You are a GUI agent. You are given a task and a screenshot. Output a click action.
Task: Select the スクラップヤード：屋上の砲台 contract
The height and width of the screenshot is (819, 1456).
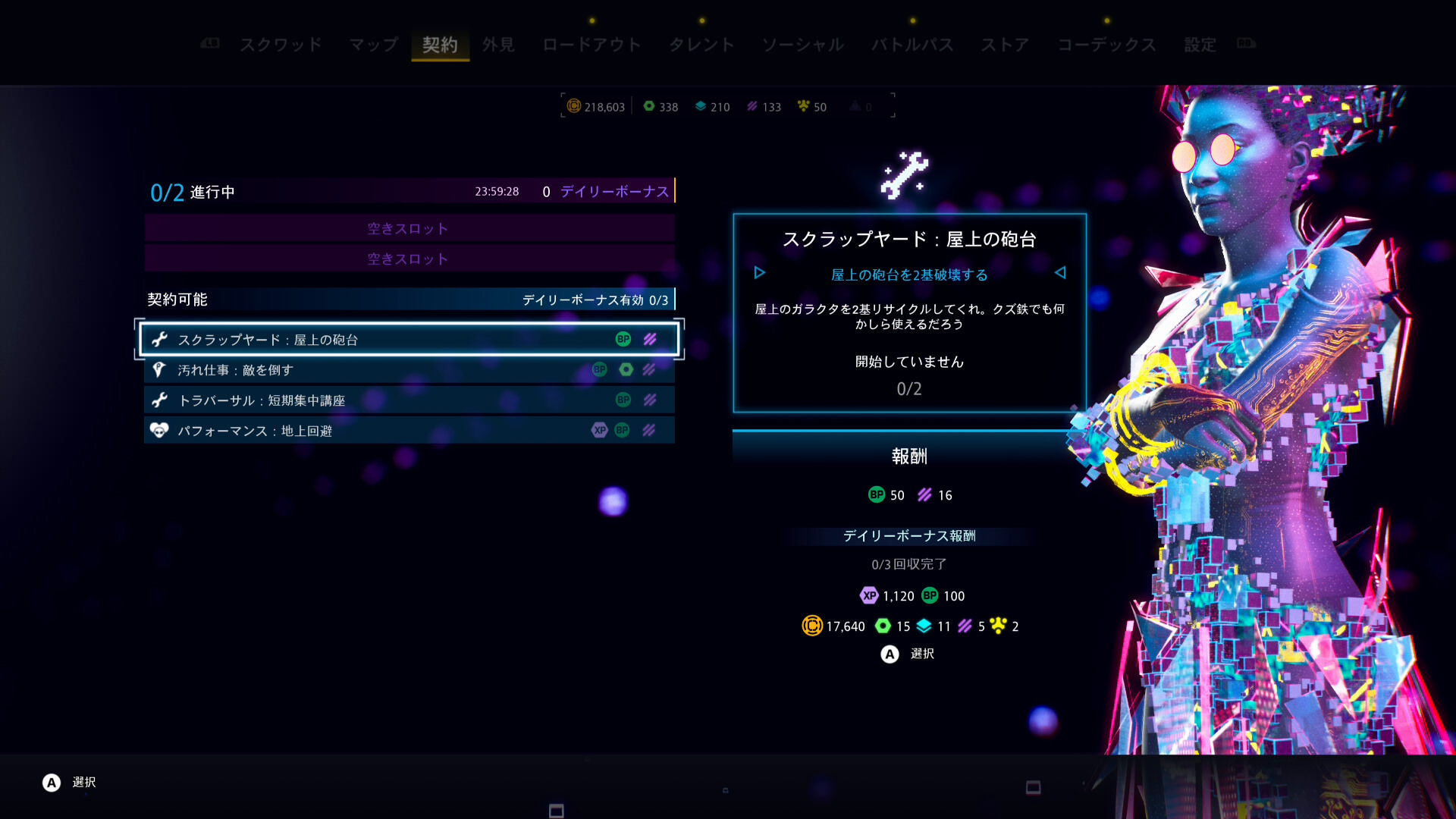[409, 340]
